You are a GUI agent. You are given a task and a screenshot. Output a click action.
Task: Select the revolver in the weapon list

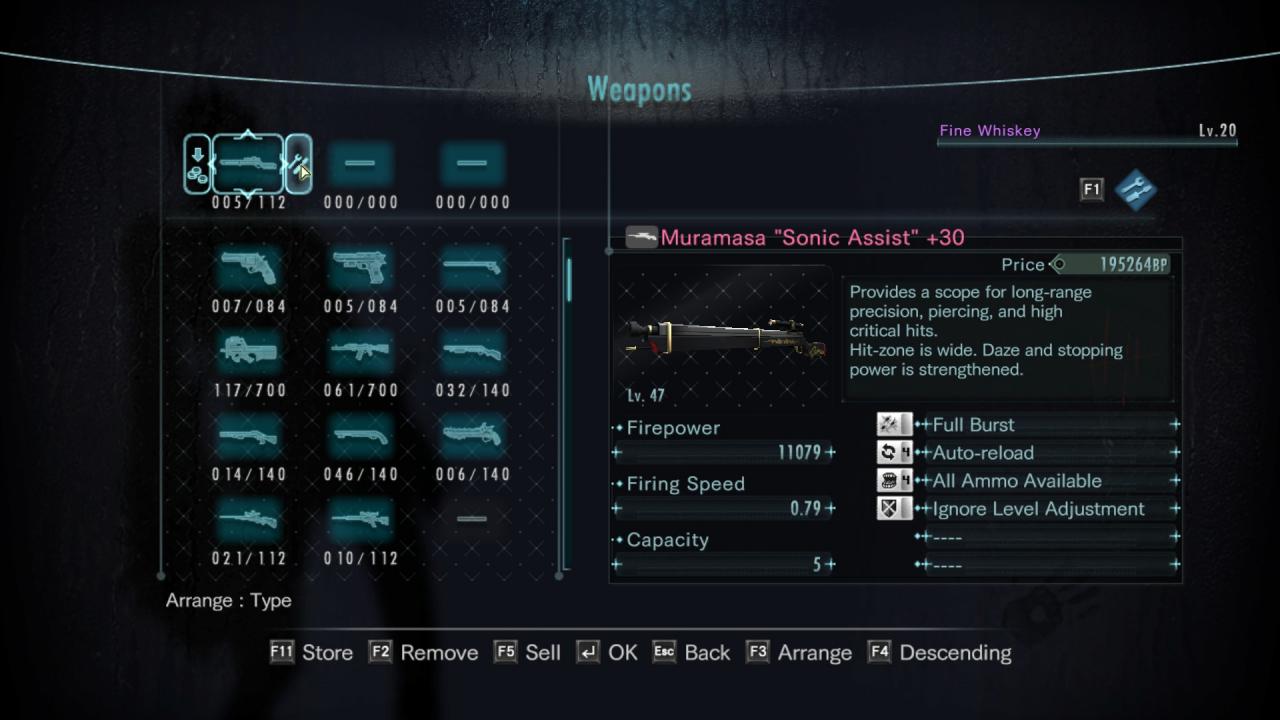(x=248, y=268)
